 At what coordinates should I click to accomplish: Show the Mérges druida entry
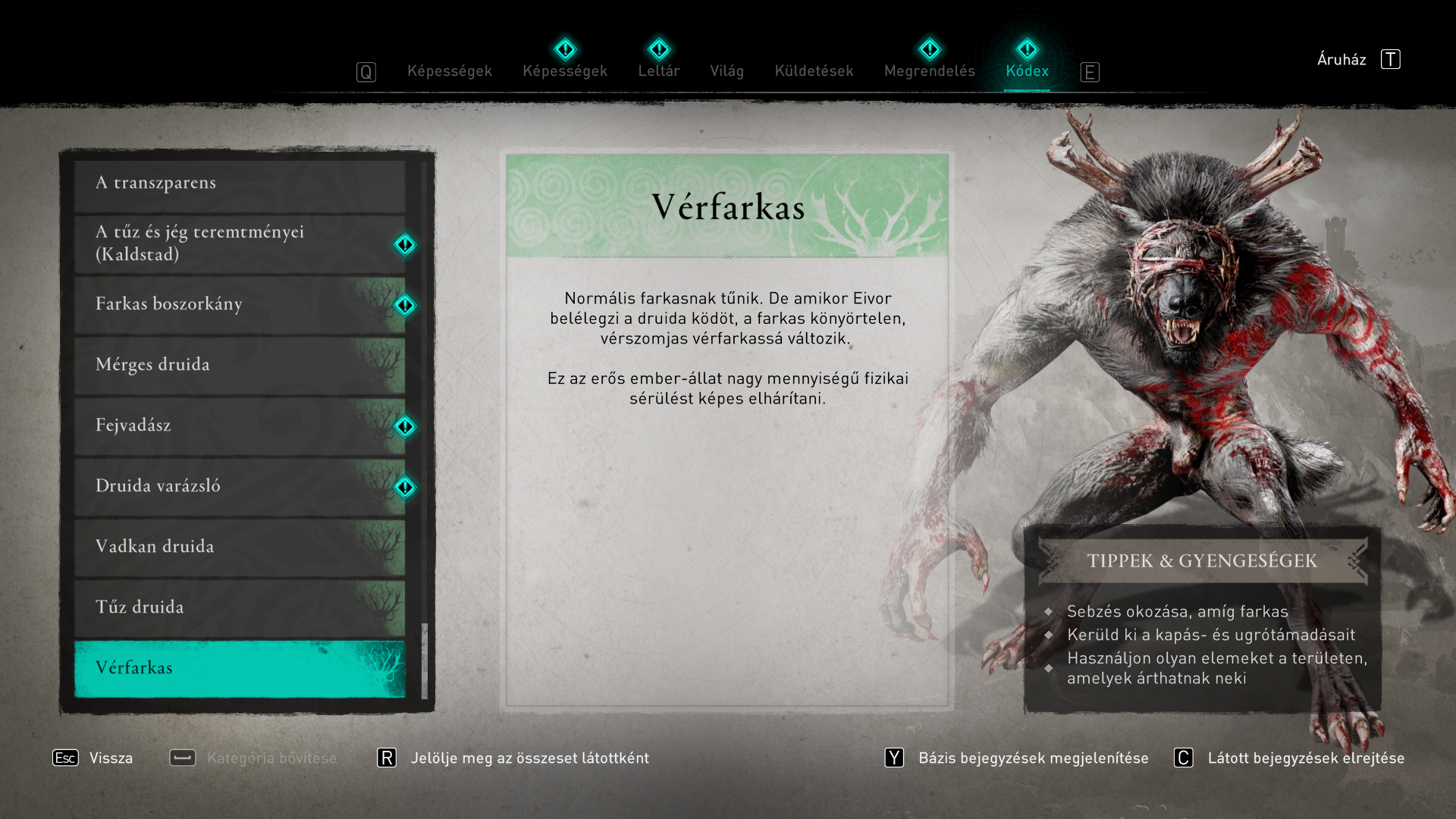point(240,366)
